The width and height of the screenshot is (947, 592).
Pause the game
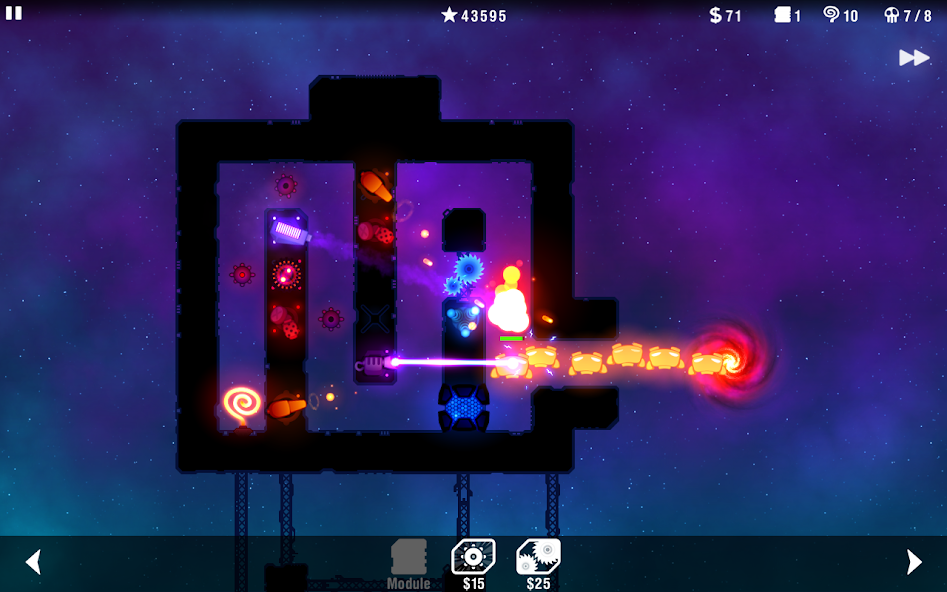14,13
